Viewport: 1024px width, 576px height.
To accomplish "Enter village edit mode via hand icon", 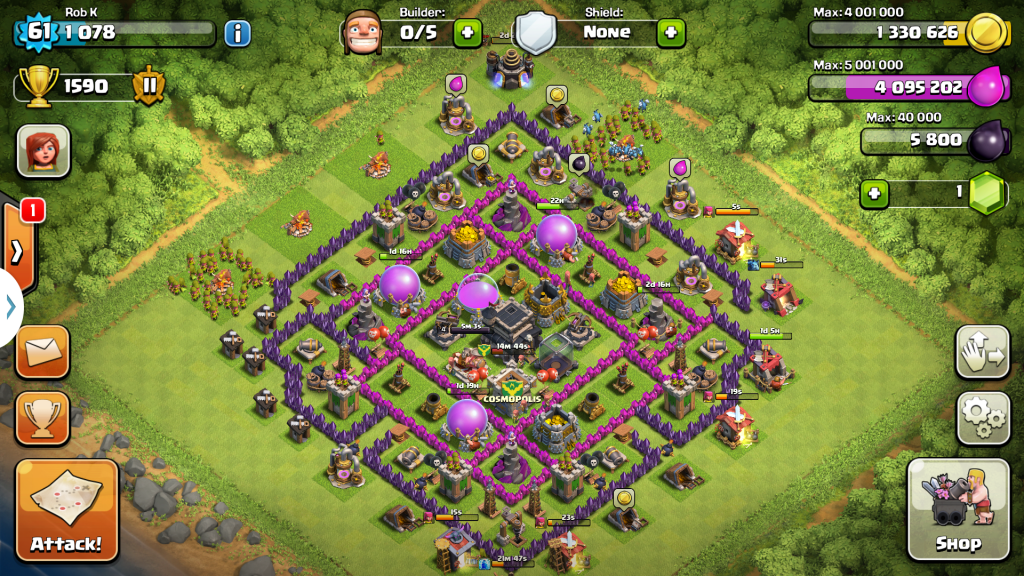I will [983, 351].
